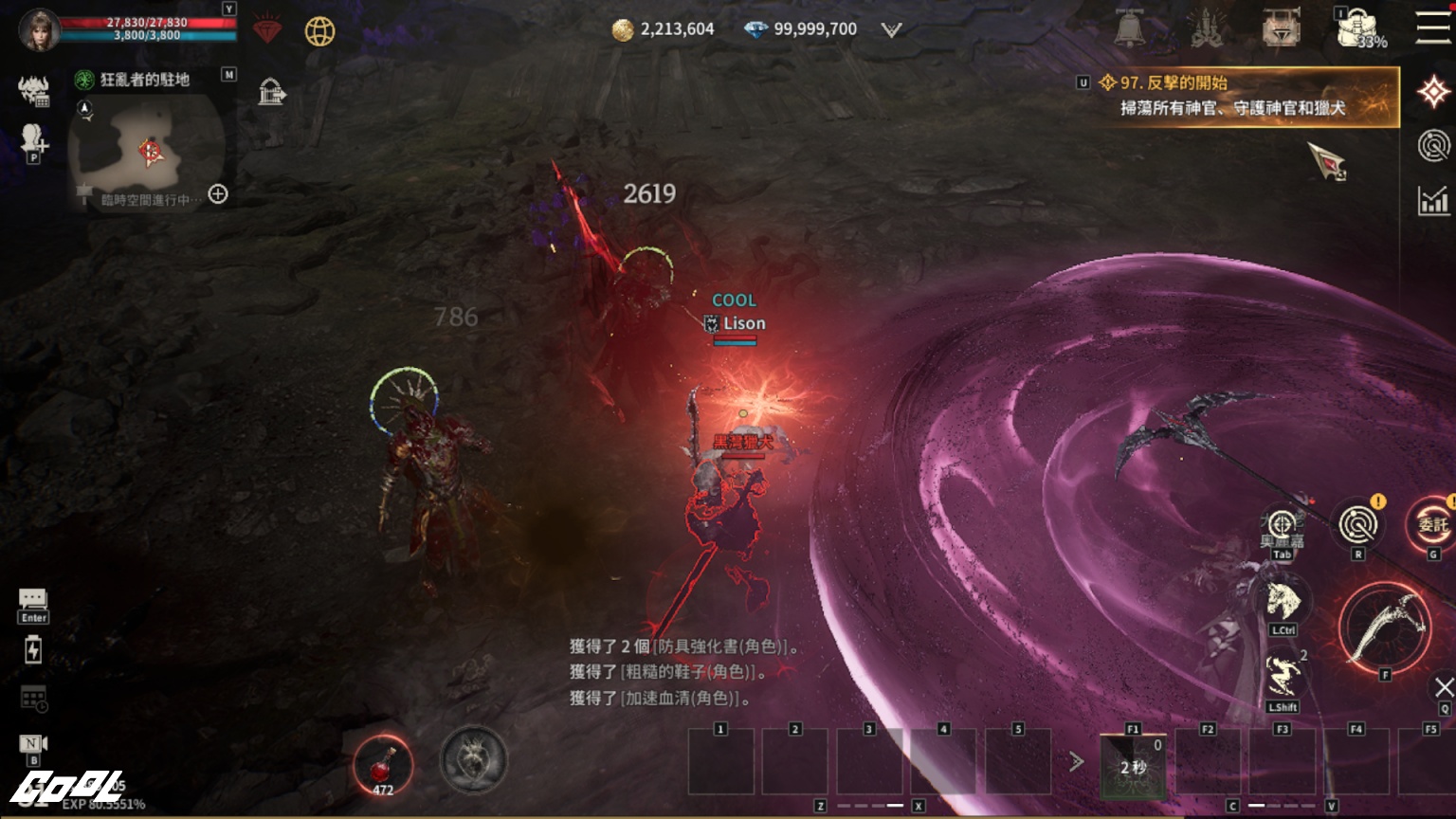Open the party invite icon

[x=33, y=140]
